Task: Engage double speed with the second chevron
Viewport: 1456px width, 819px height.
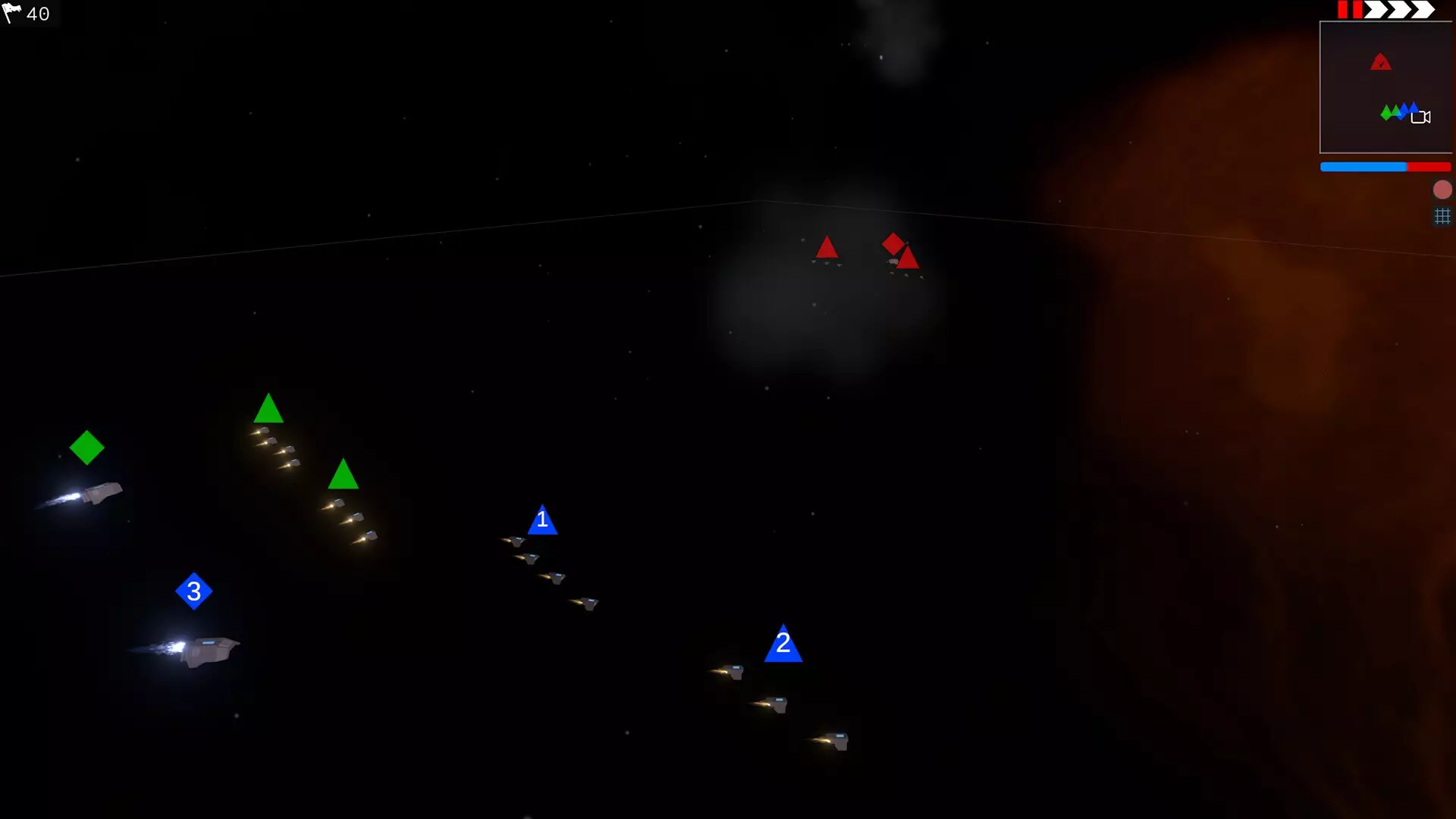Action: tap(1398, 10)
